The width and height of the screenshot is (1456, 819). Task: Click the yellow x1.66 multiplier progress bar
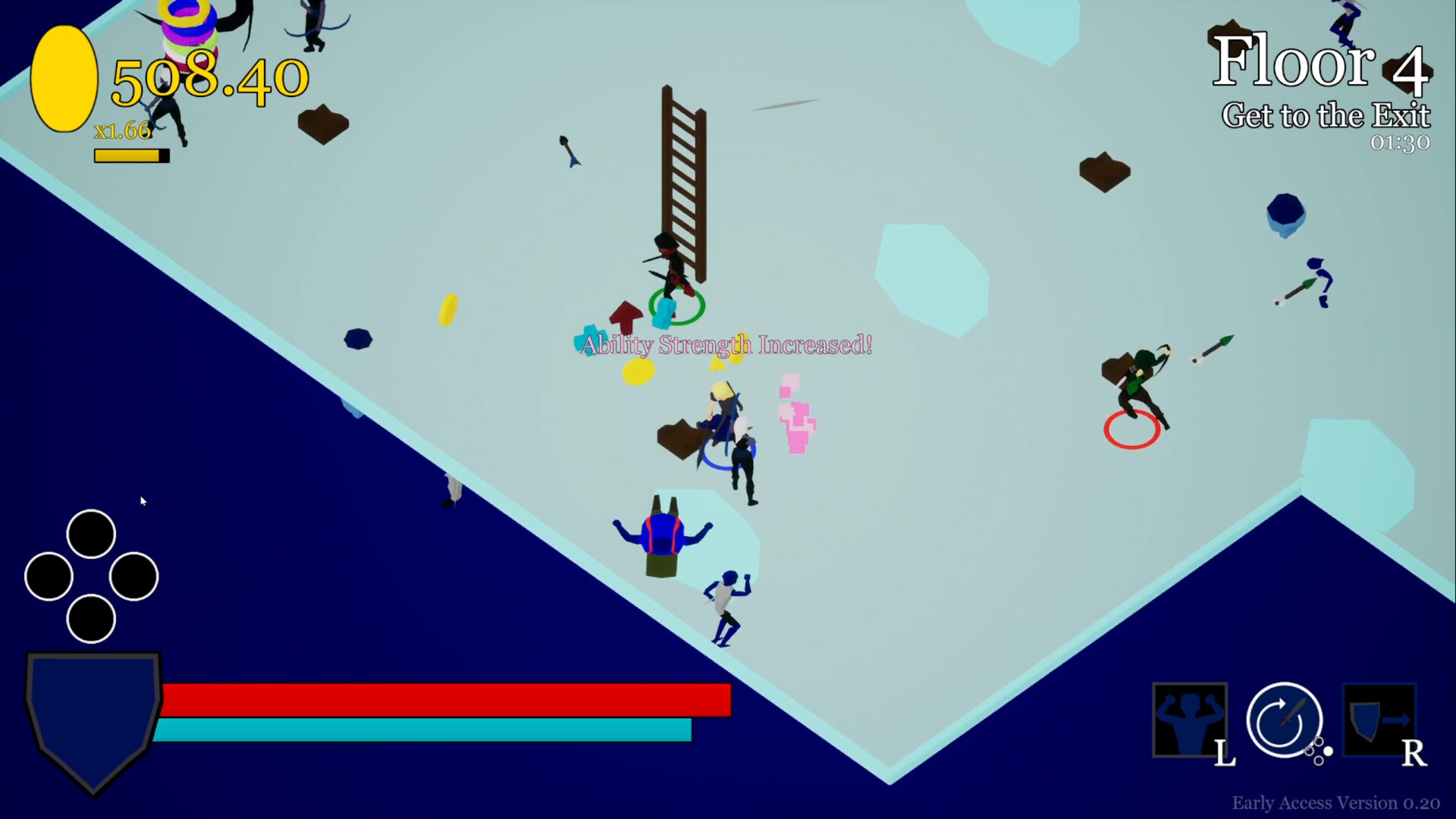[130, 155]
